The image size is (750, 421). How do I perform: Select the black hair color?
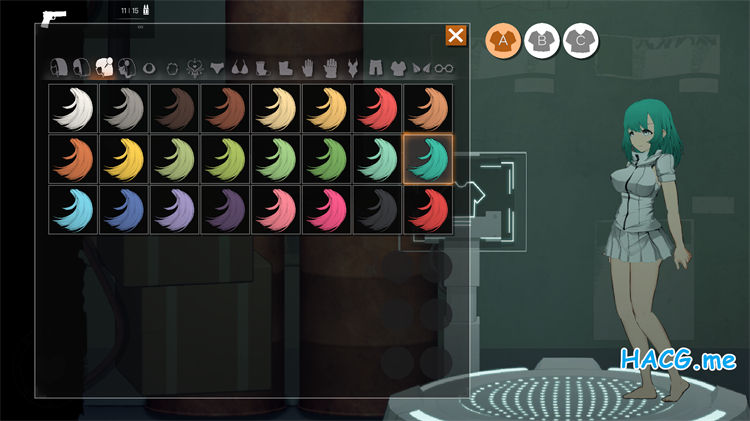[x=377, y=210]
